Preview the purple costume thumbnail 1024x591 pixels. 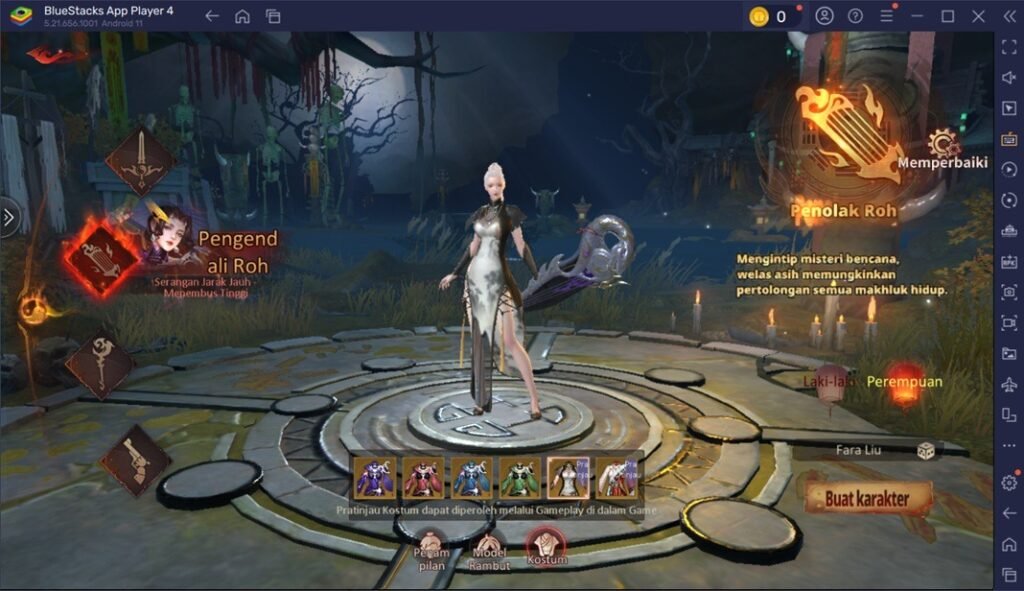pos(374,478)
